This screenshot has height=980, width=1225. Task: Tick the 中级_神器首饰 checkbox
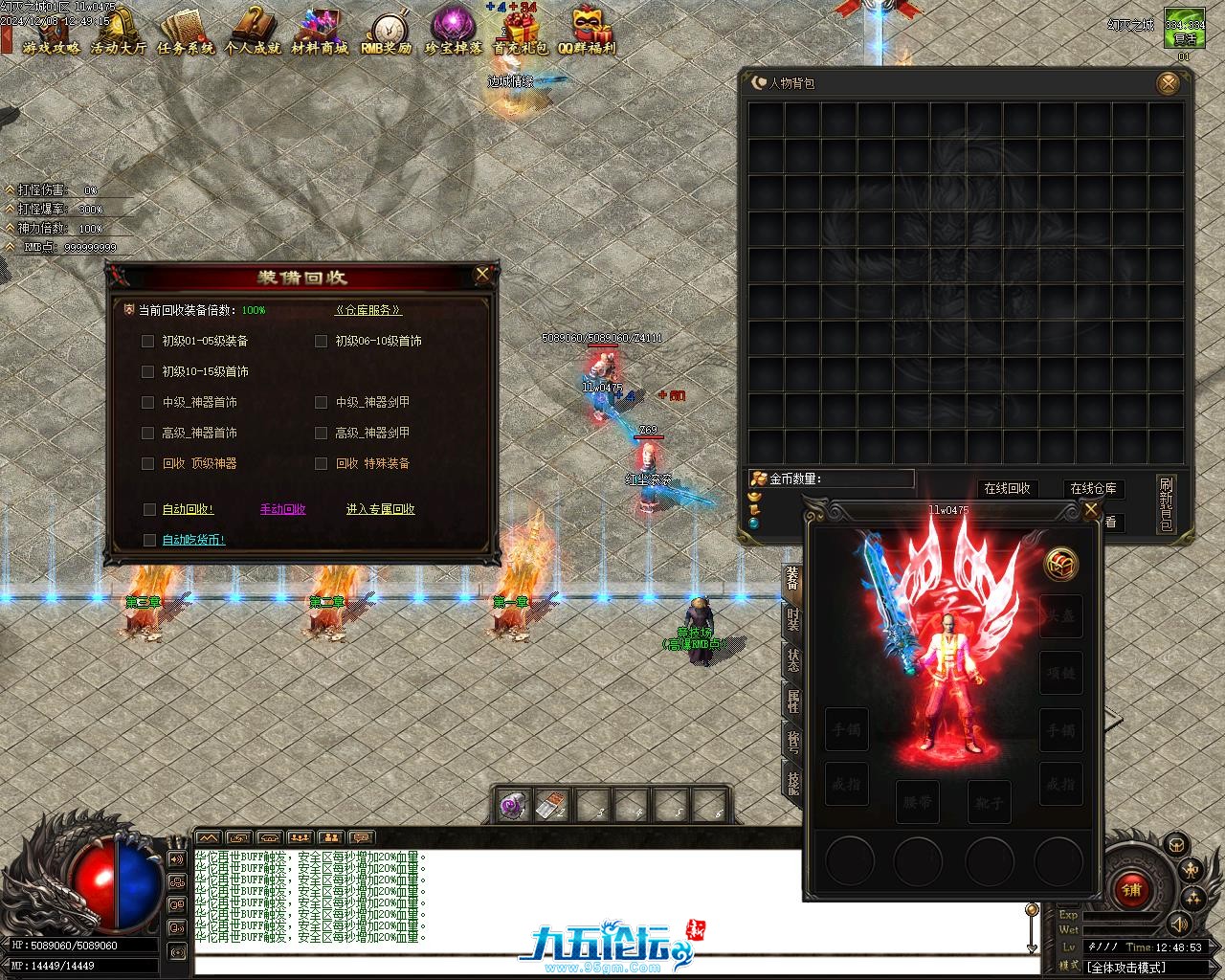pos(148,402)
